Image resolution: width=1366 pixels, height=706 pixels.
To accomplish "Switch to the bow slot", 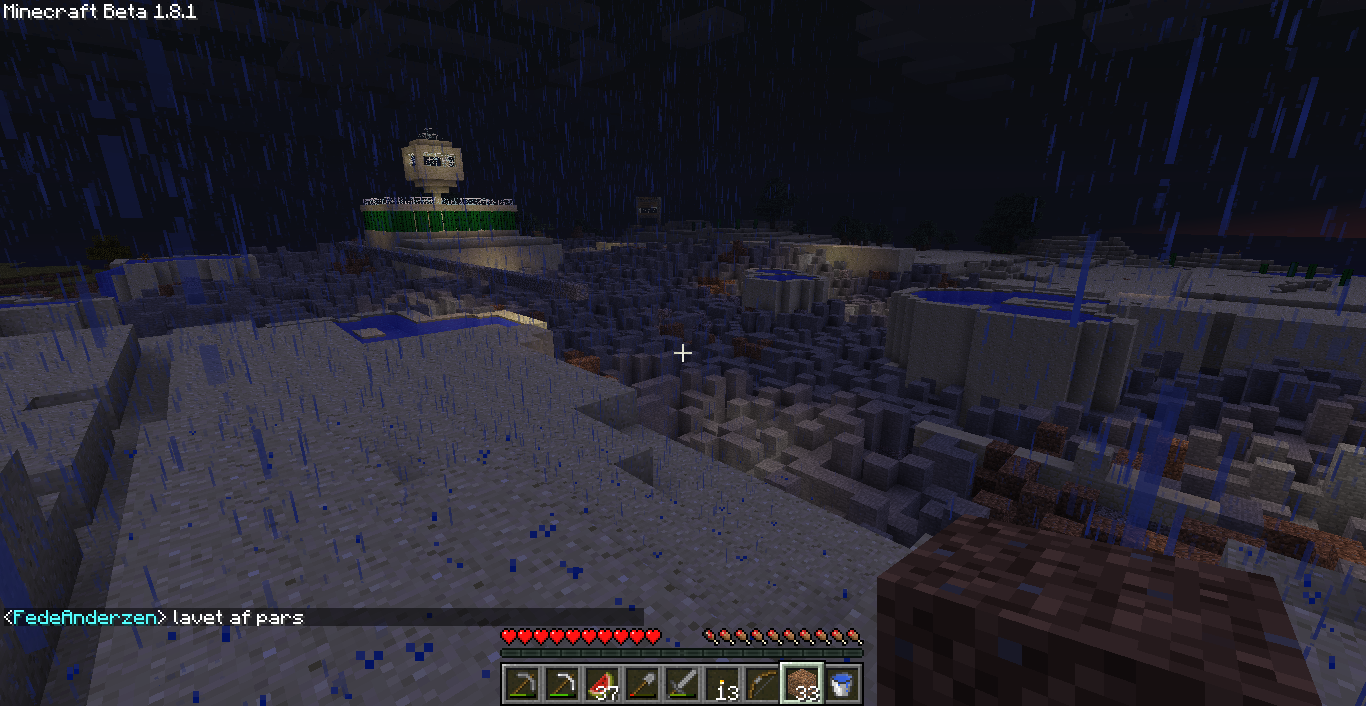I will tap(762, 683).
